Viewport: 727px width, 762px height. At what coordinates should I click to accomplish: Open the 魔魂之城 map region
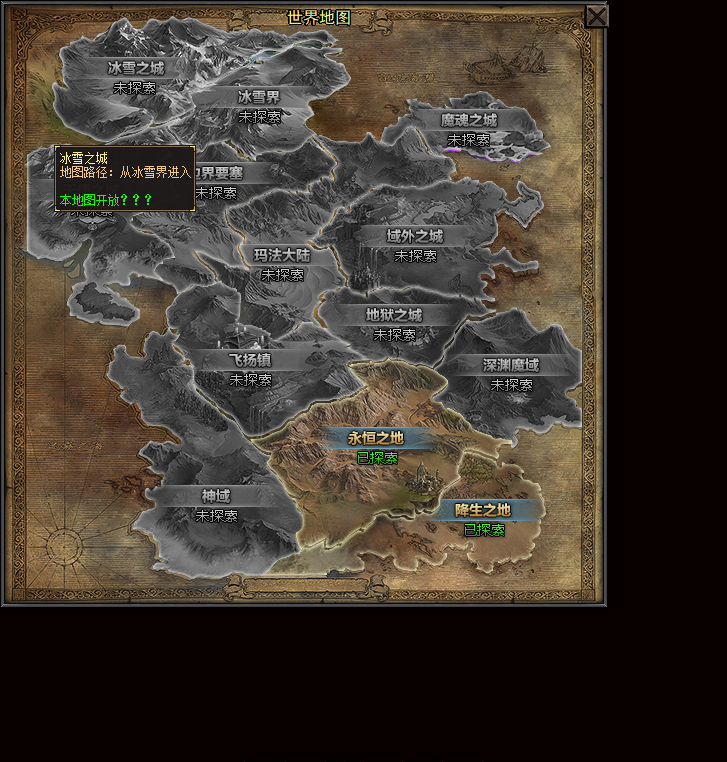pyautogui.click(x=468, y=120)
